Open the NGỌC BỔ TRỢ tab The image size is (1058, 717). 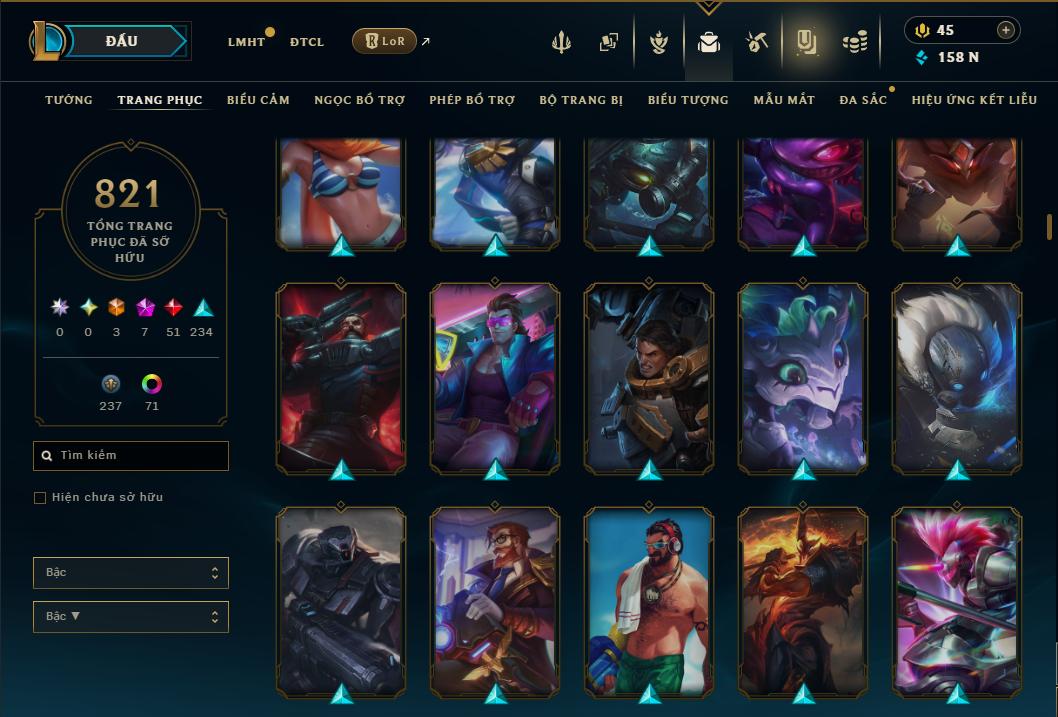click(x=359, y=100)
